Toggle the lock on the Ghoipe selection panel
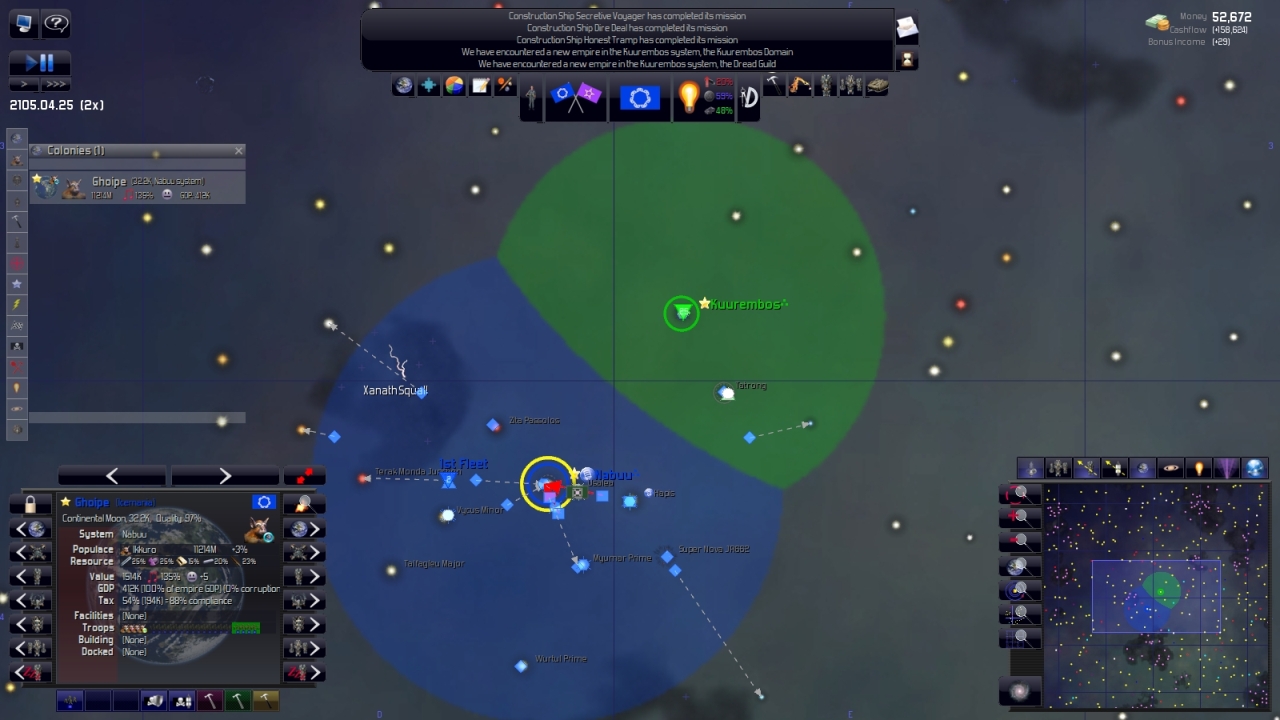 30,505
